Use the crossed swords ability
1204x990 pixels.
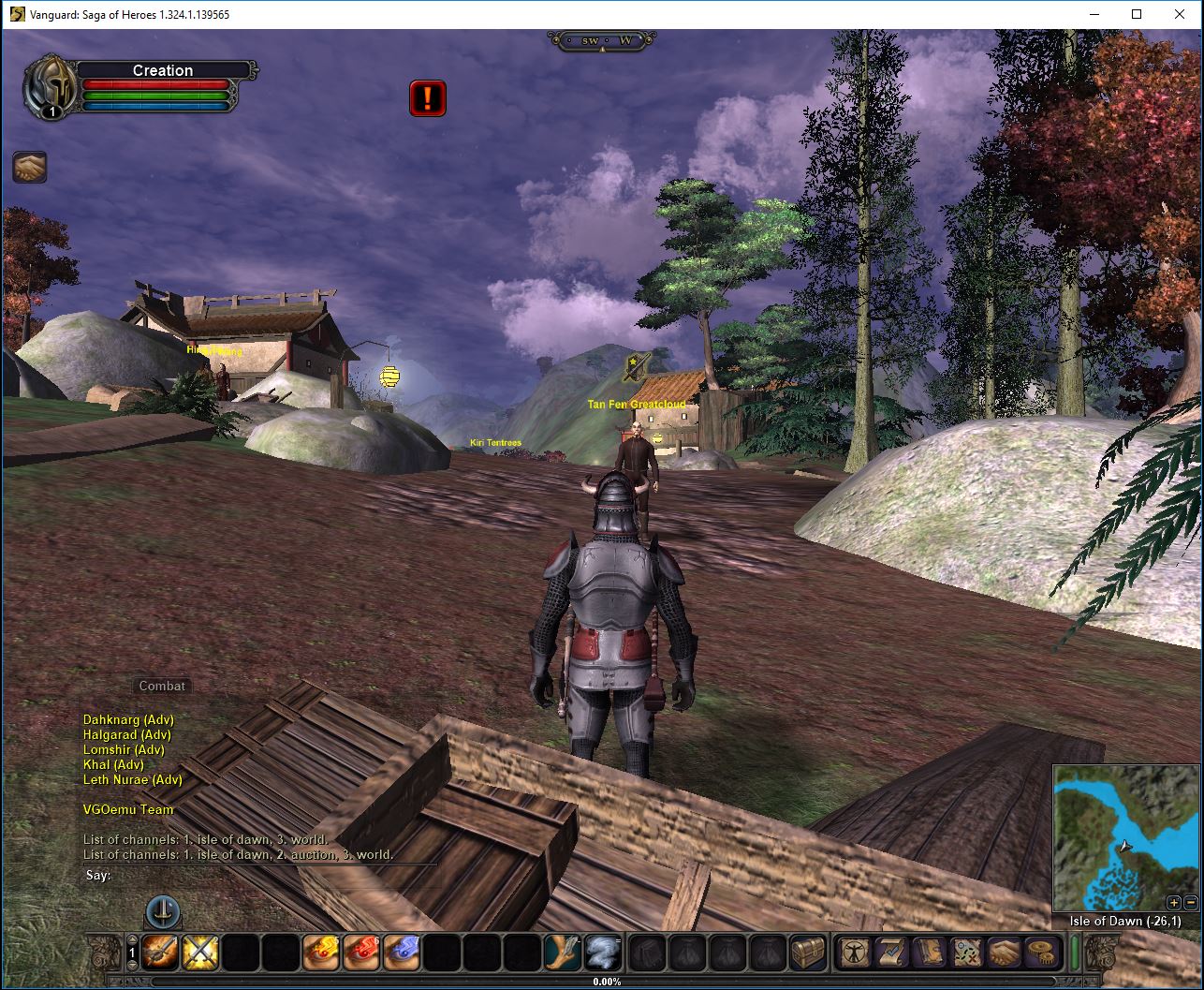click(200, 953)
